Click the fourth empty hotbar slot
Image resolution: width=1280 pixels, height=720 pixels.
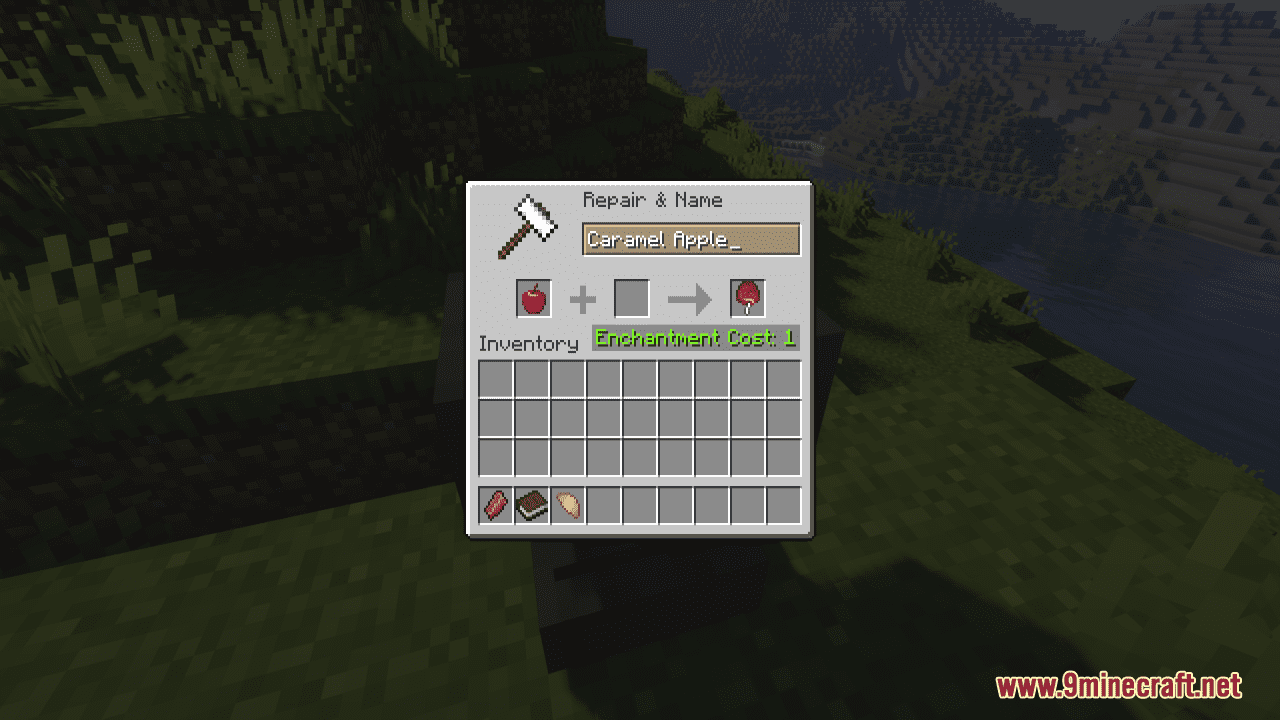604,505
